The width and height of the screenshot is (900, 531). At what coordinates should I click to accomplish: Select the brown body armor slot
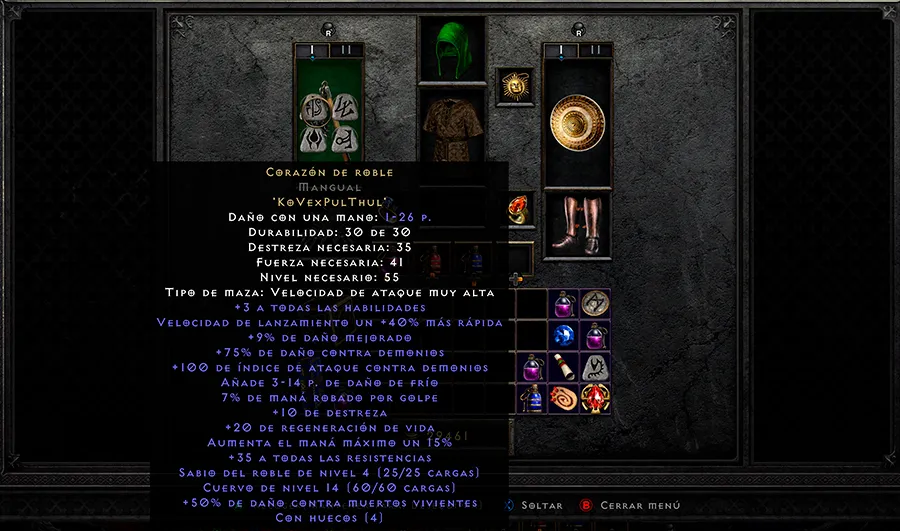tap(452, 128)
